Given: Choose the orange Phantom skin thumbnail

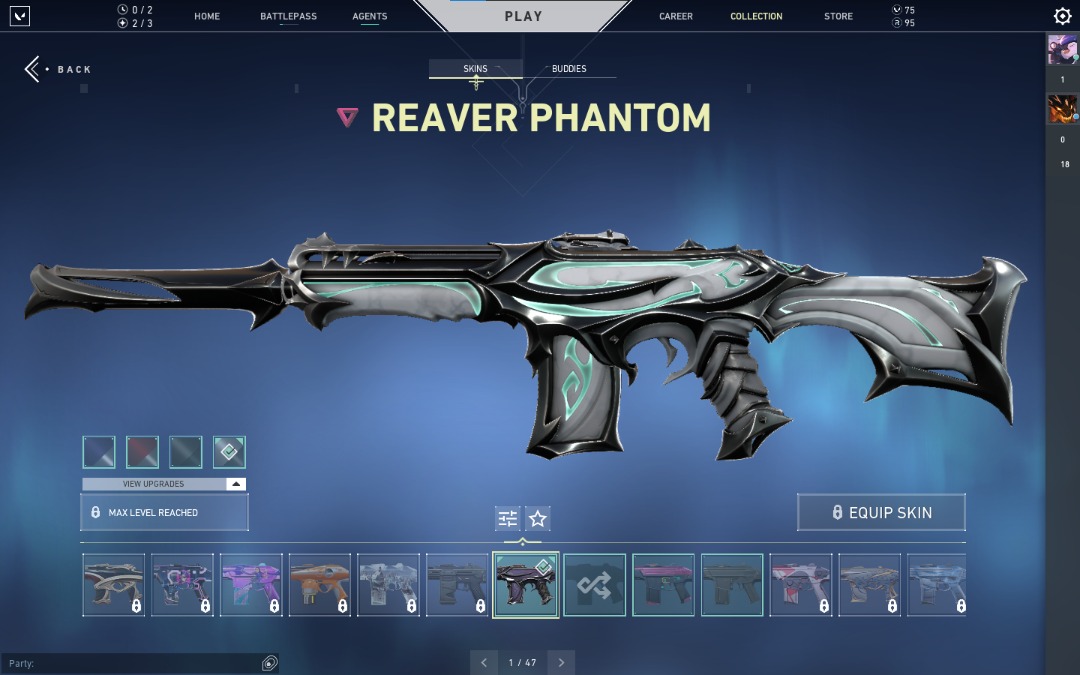Looking at the screenshot, I should [x=320, y=585].
